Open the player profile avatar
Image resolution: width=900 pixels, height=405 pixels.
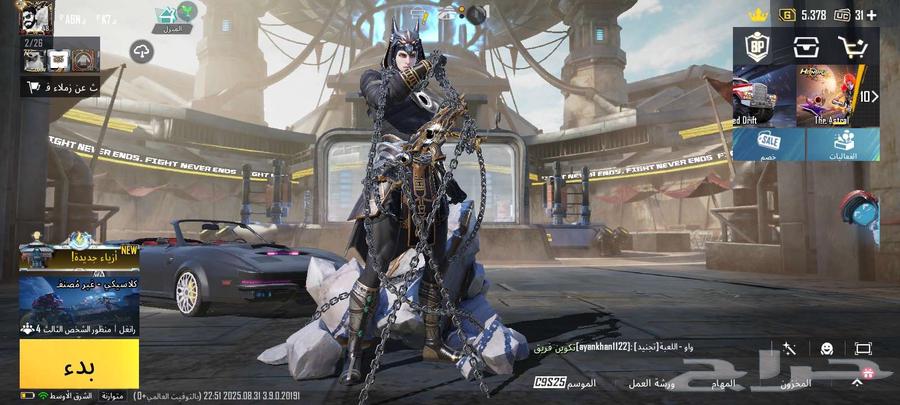pyautogui.click(x=38, y=17)
